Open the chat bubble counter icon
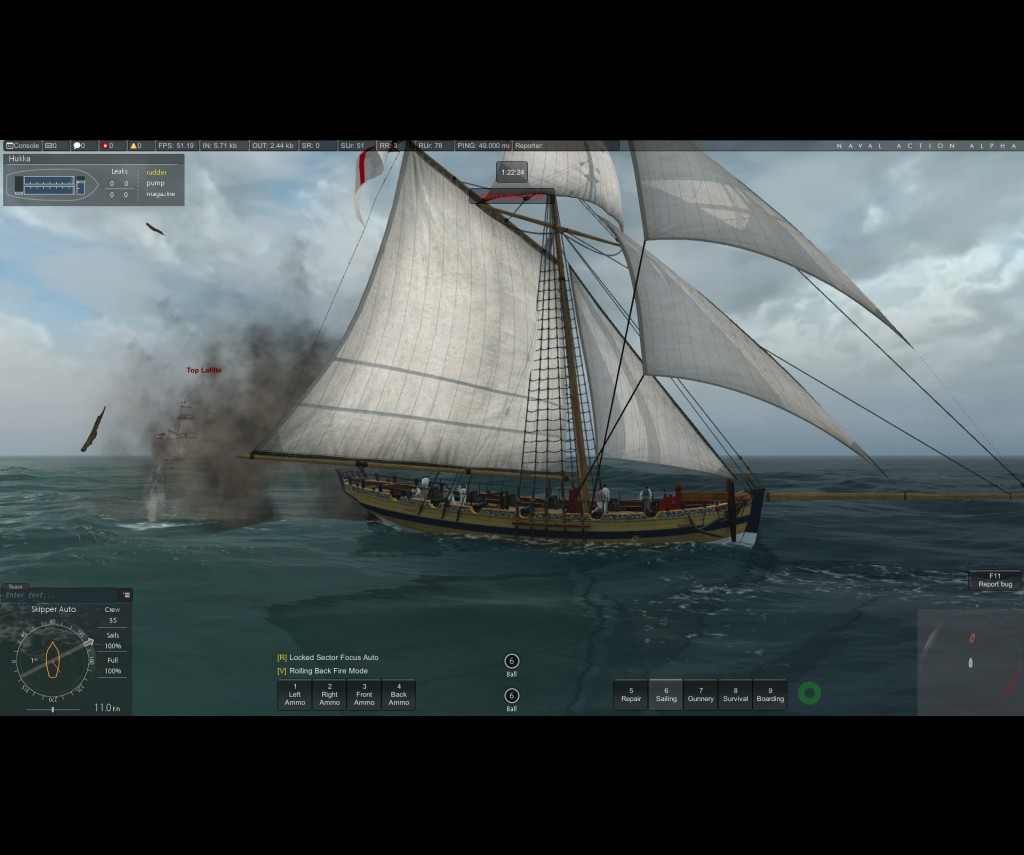This screenshot has width=1024, height=855. pyautogui.click(x=79, y=146)
